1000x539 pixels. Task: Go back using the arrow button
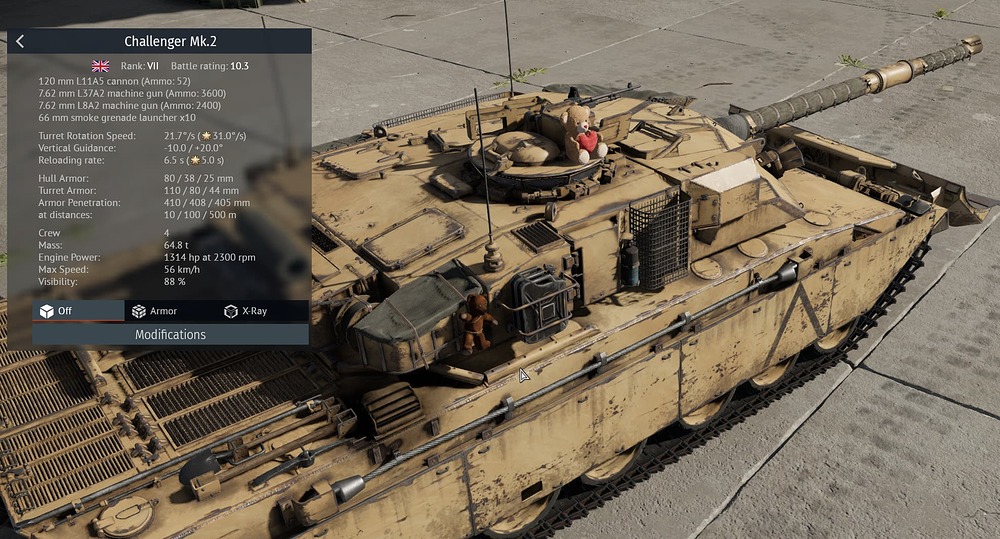pyautogui.click(x=20, y=41)
